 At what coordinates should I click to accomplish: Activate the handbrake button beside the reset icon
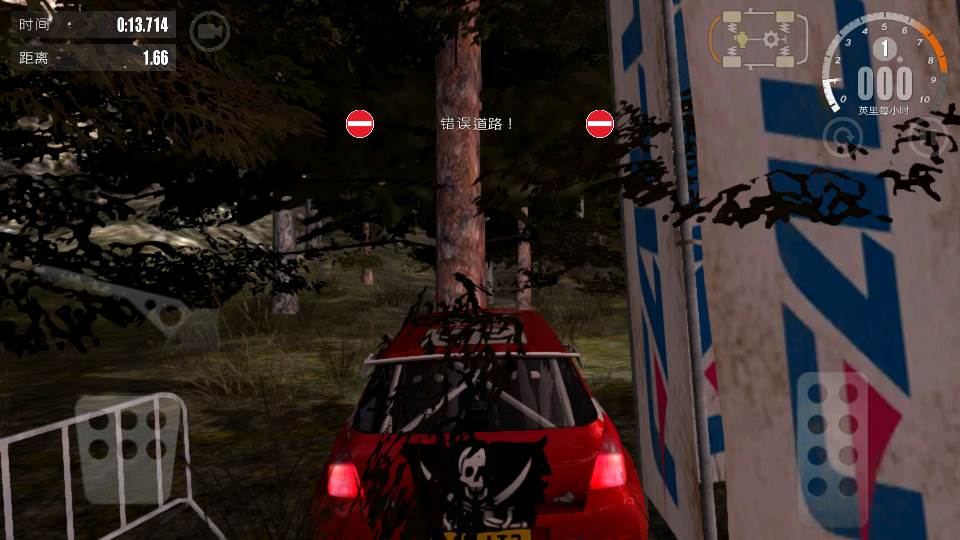pos(926,138)
